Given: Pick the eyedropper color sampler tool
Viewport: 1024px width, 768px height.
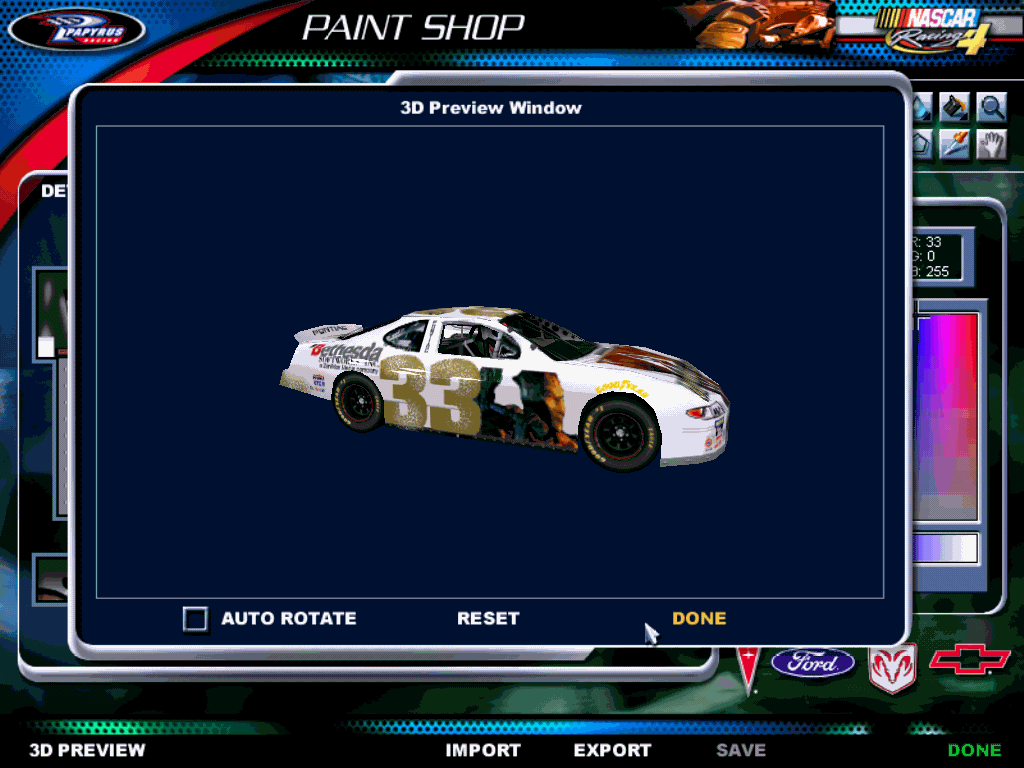Looking at the screenshot, I should 956,144.
